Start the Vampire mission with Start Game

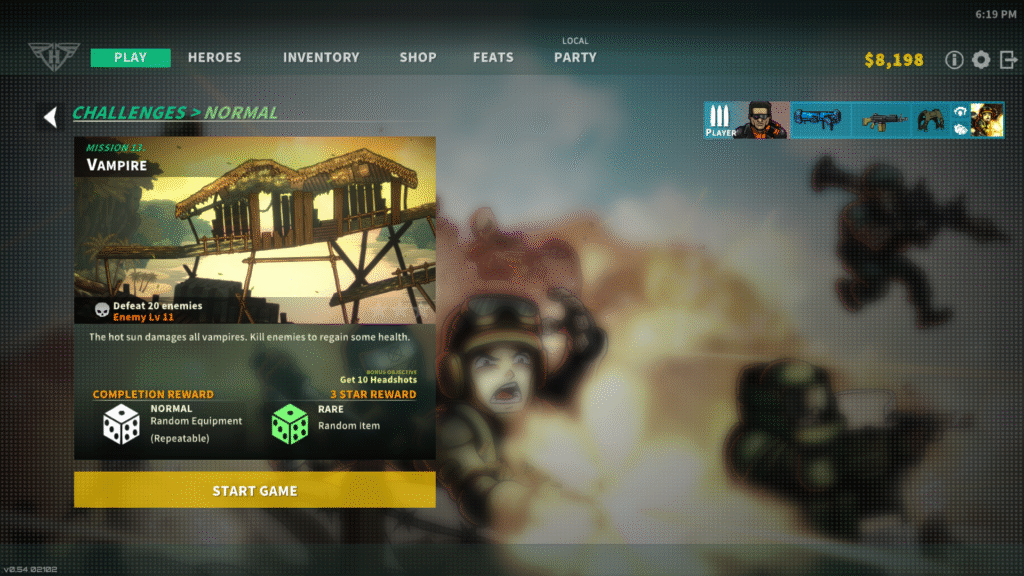pyautogui.click(x=254, y=490)
